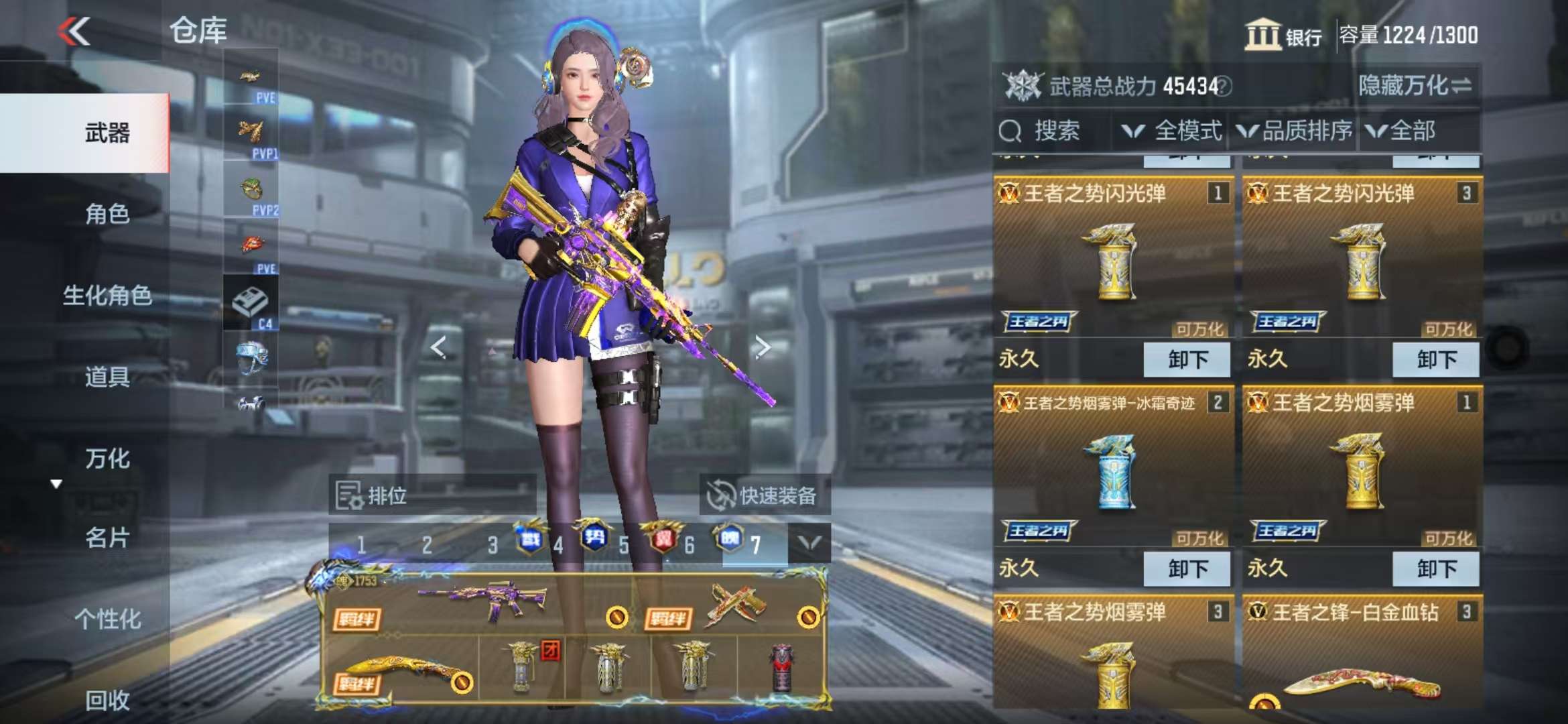Open the 银行 bank
Viewport: 1568px width, 724px height.
(1283, 35)
